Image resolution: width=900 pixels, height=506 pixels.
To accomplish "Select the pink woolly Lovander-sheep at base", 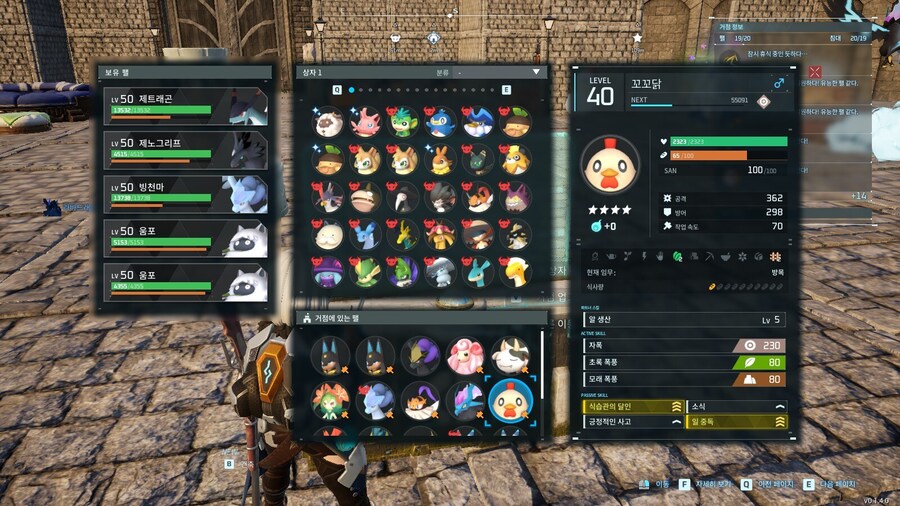I will [466, 356].
